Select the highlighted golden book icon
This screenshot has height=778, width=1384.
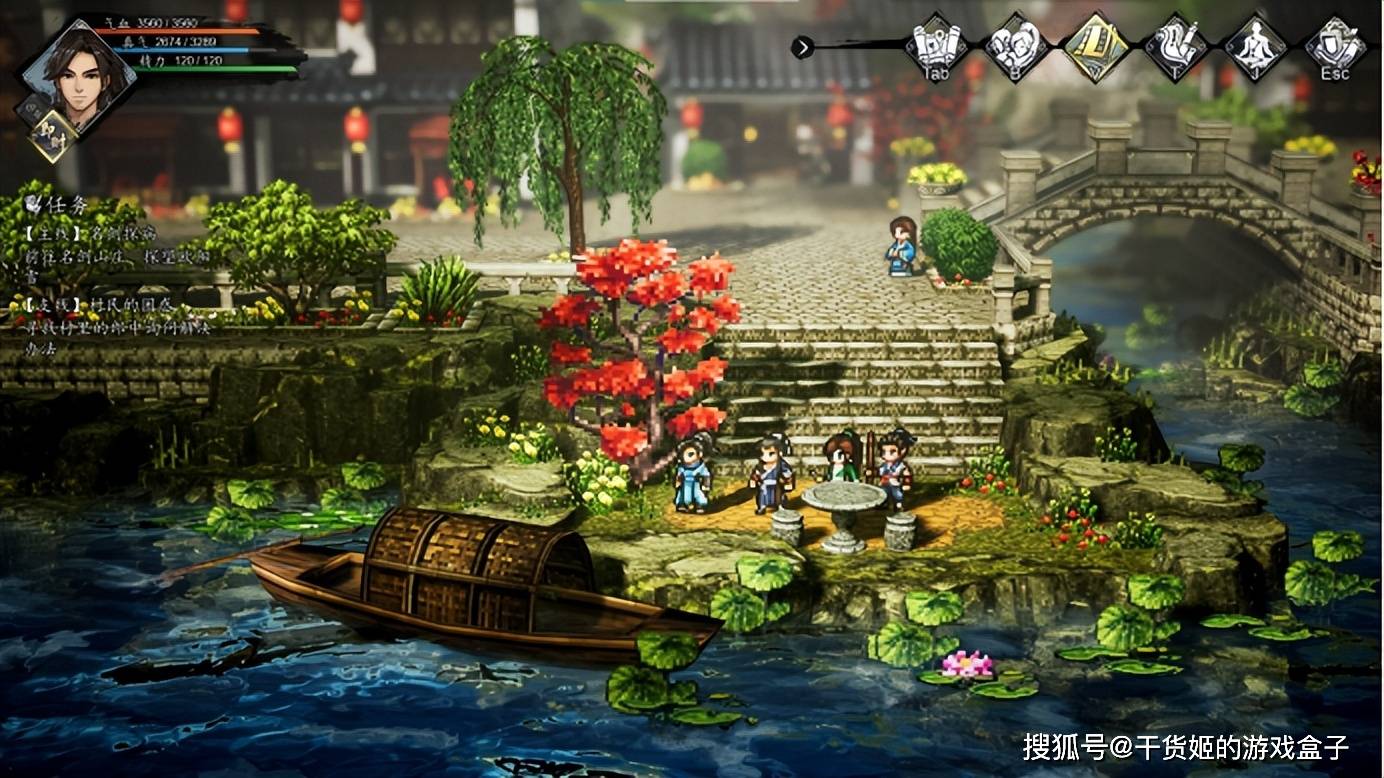click(1095, 46)
